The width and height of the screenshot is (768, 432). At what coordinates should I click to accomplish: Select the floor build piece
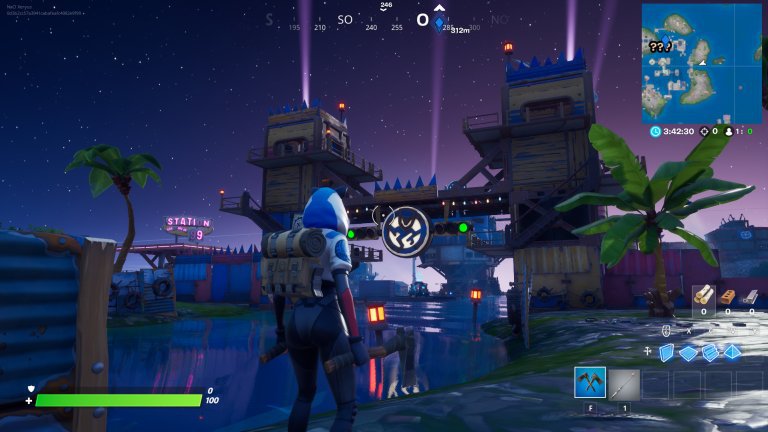[688, 352]
